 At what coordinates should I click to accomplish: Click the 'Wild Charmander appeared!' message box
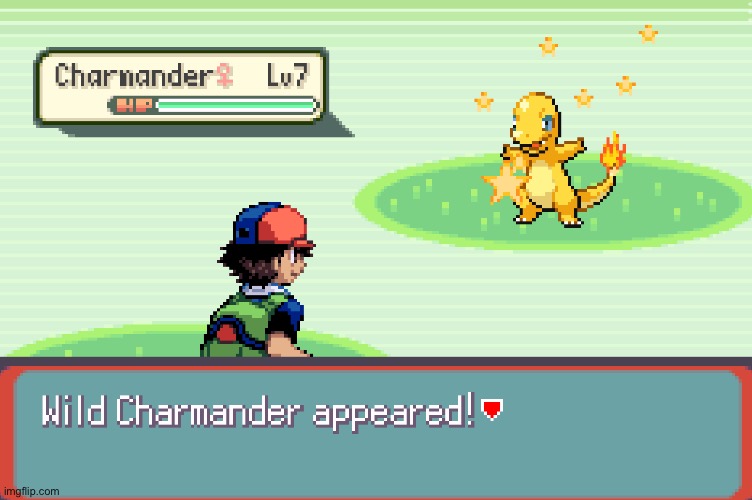(x=376, y=430)
